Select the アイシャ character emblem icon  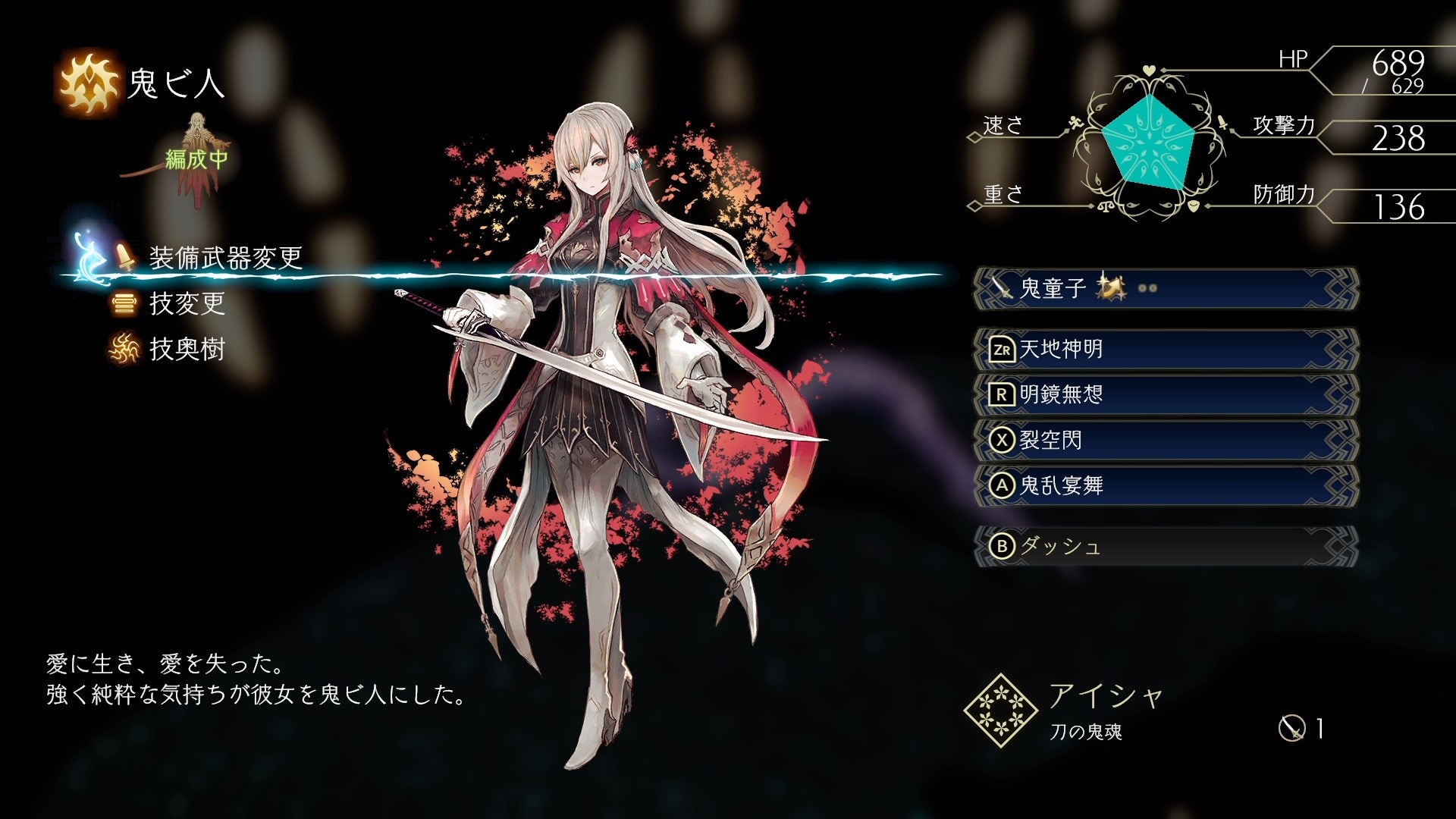1000,711
